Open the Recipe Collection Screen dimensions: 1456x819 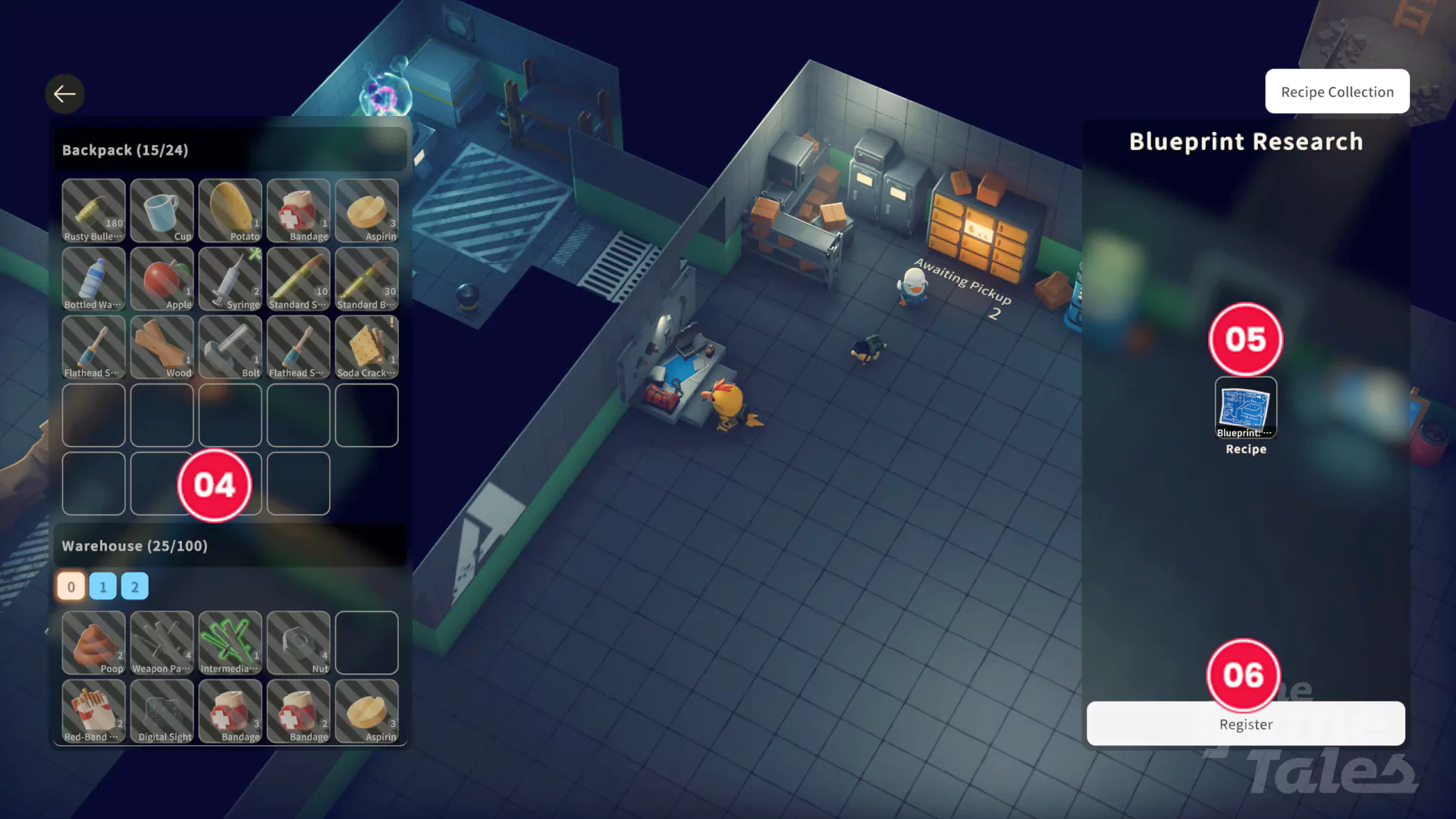pyautogui.click(x=1337, y=92)
